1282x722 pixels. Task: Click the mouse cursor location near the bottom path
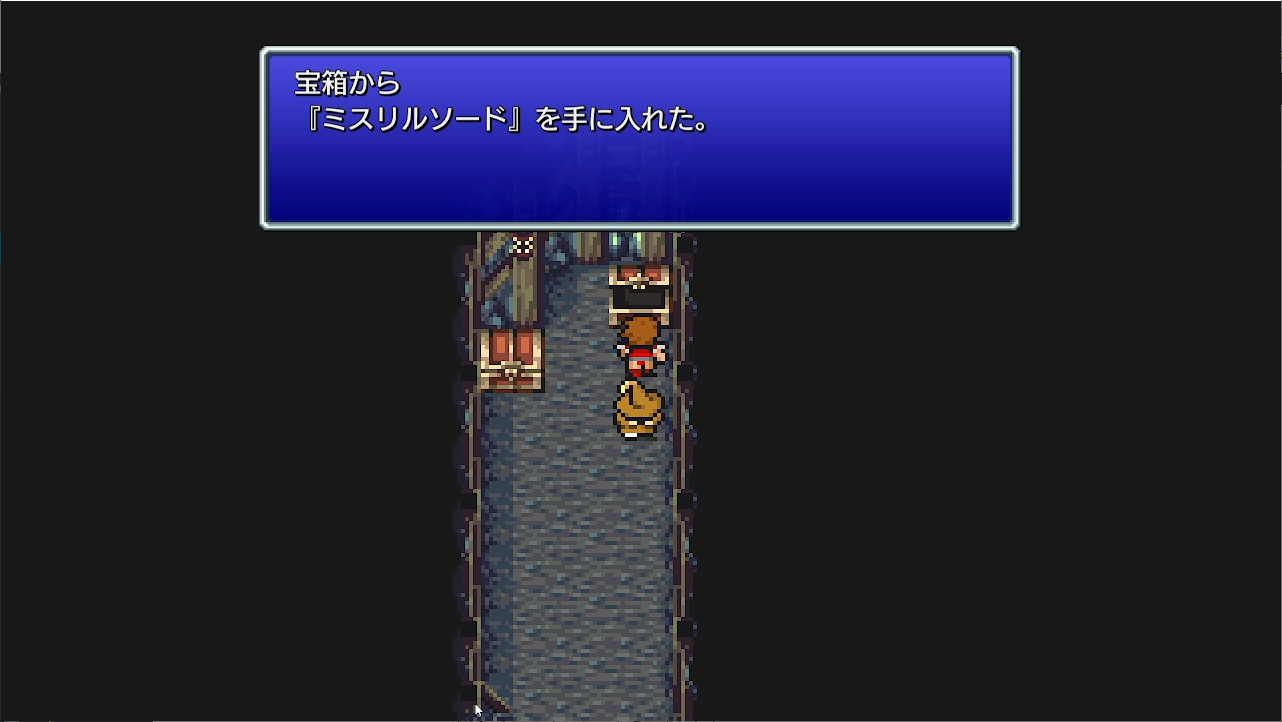[478, 708]
